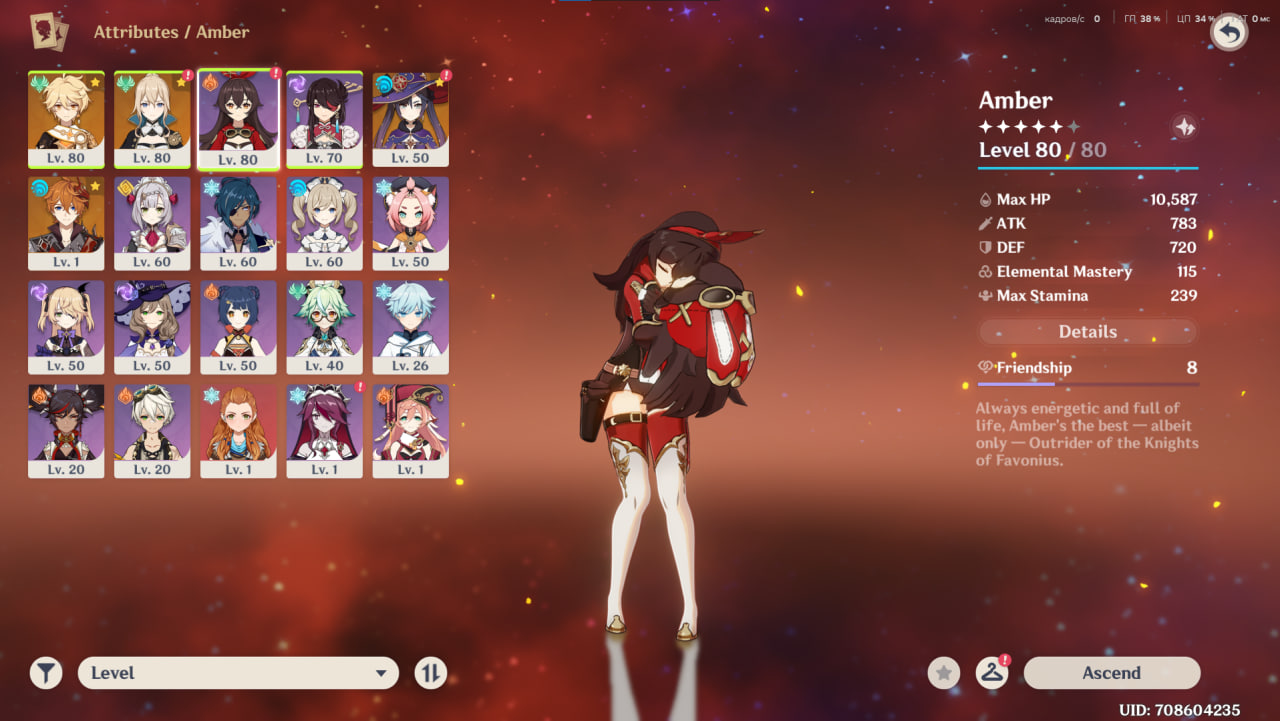Click the sparkle icon beside Amber's name
This screenshot has height=721, width=1280.
1184,127
